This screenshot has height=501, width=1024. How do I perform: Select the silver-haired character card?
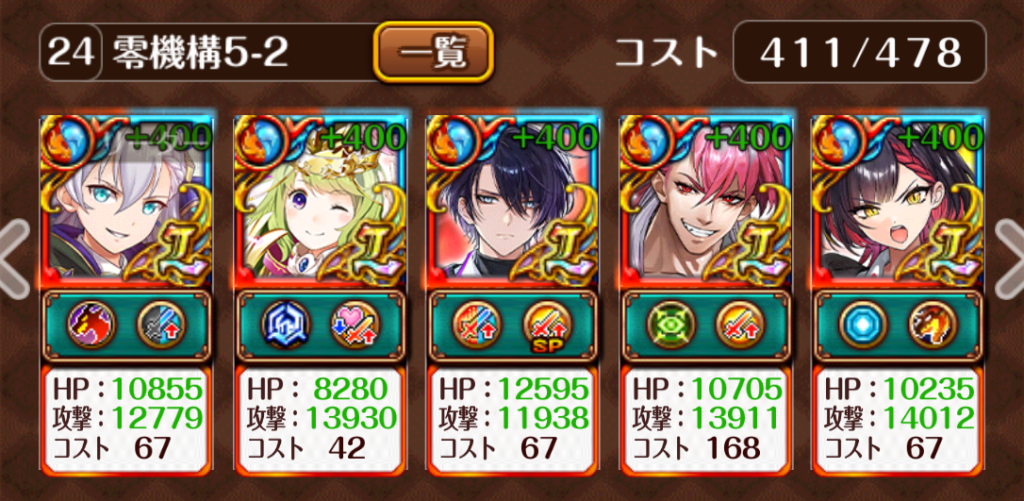[x=126, y=198]
